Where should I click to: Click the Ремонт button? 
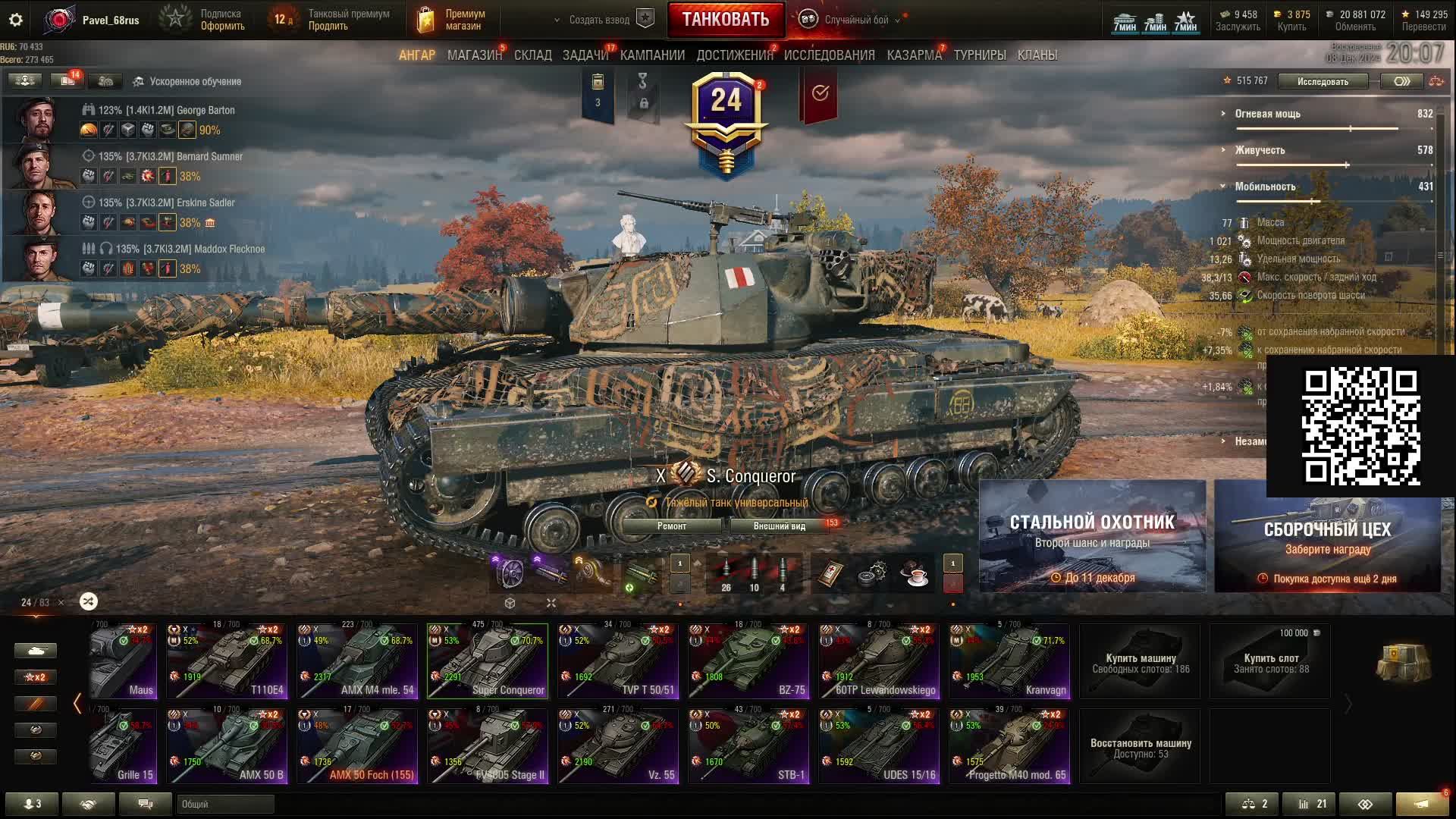(x=671, y=526)
